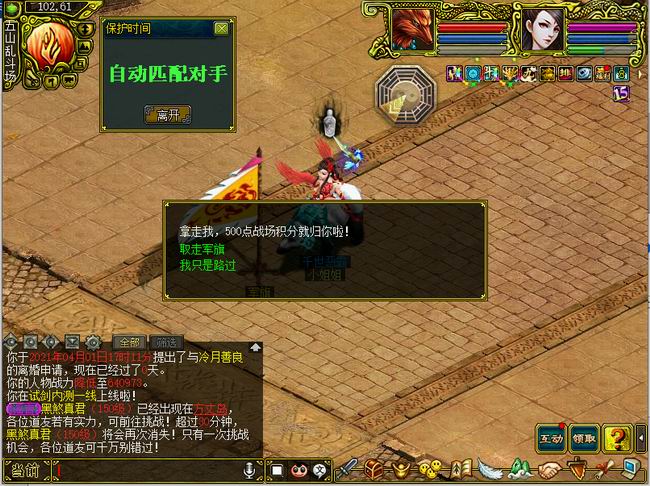Open the handshake icon in toolbar

550,468
